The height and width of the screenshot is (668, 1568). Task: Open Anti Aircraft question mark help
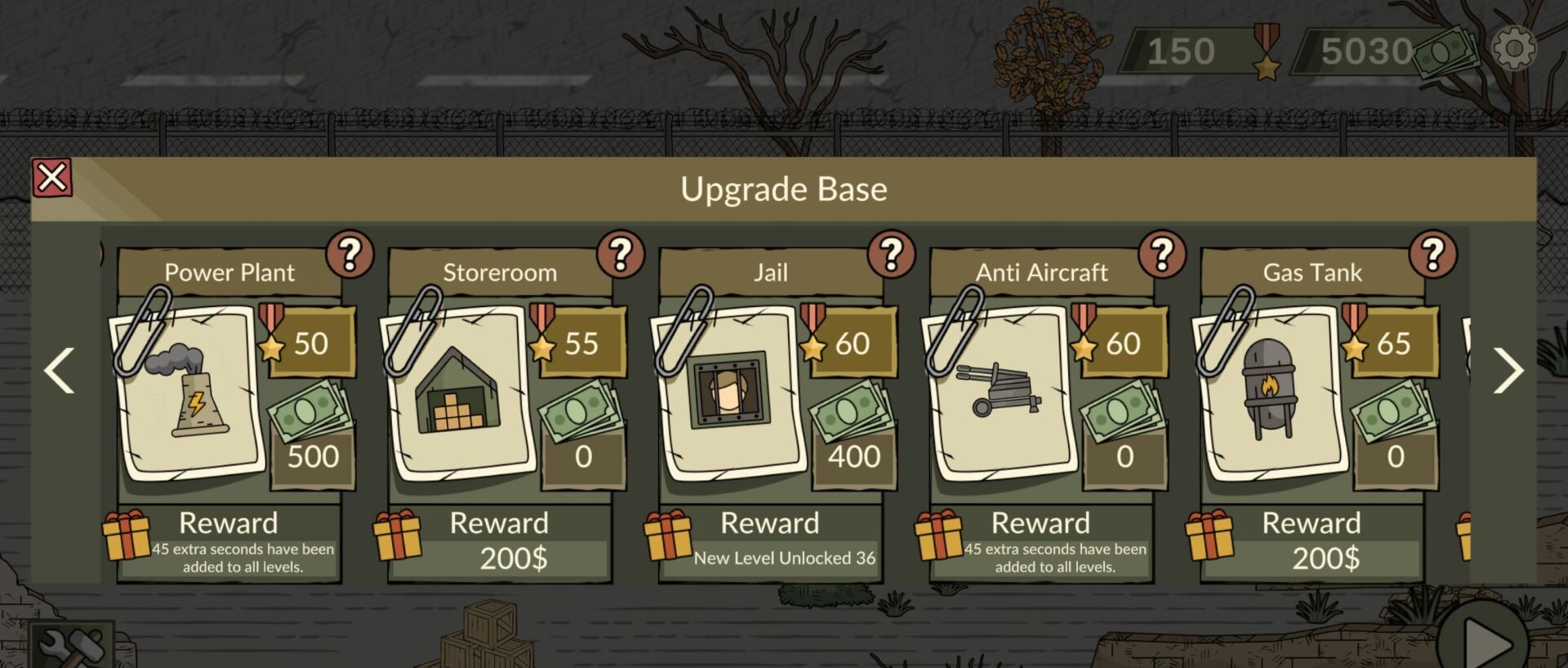click(1162, 255)
